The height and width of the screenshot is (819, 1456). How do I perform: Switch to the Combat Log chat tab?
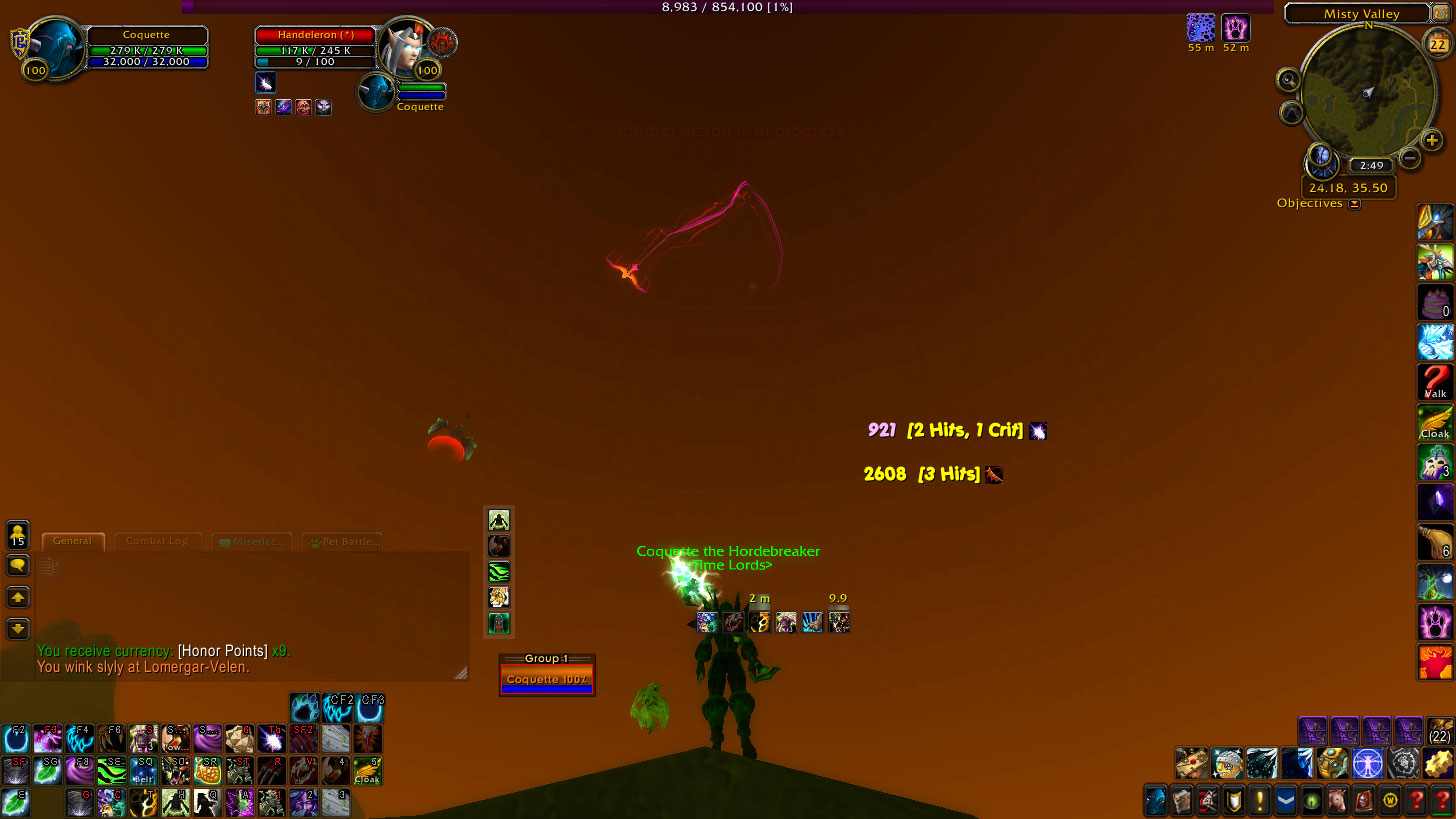click(157, 541)
